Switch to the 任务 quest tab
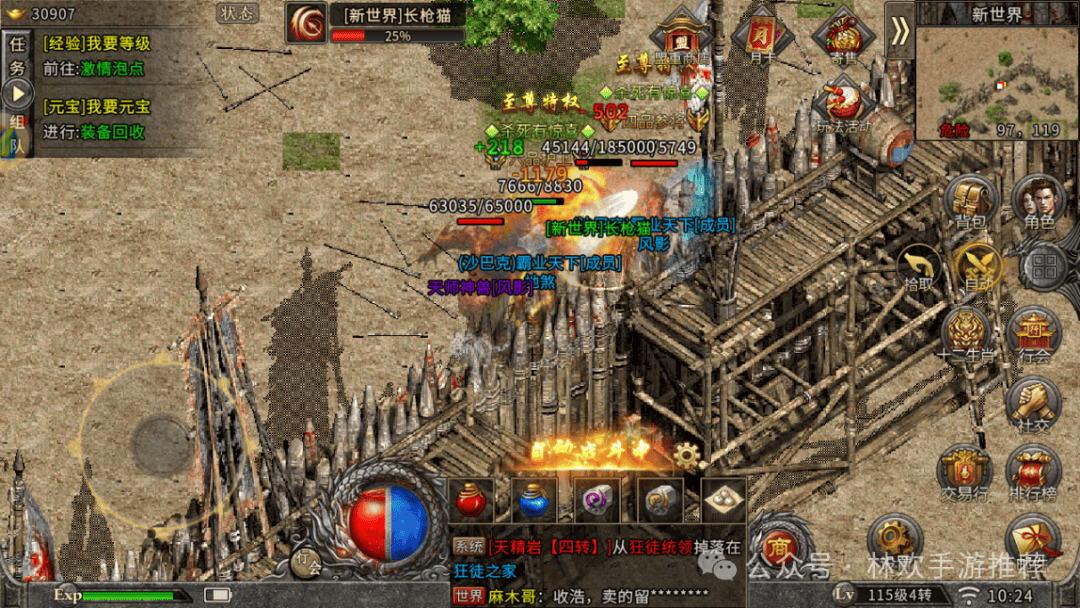This screenshot has height=608, width=1080. click(x=17, y=54)
